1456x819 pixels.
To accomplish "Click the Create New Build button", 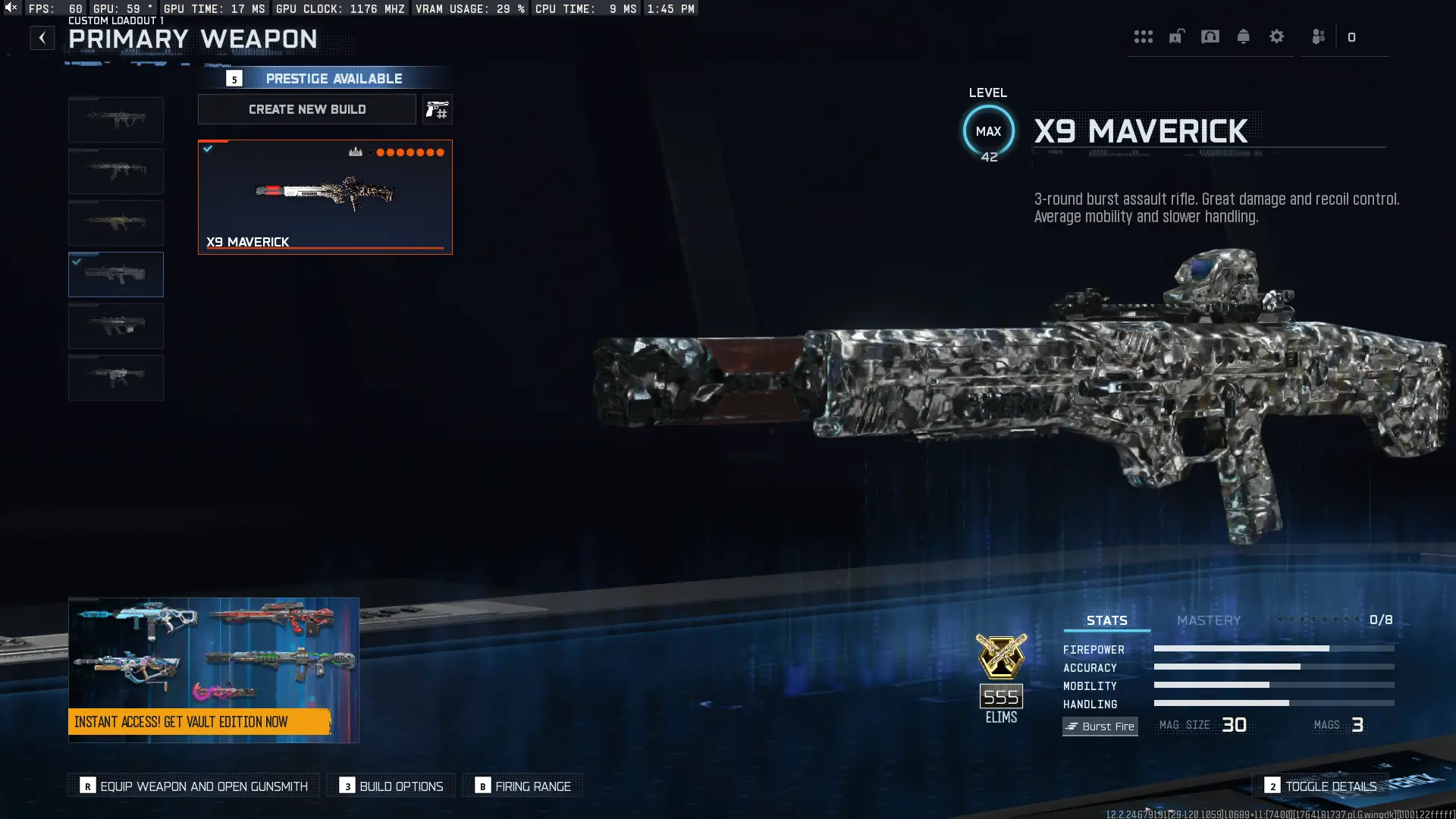I will (306, 109).
